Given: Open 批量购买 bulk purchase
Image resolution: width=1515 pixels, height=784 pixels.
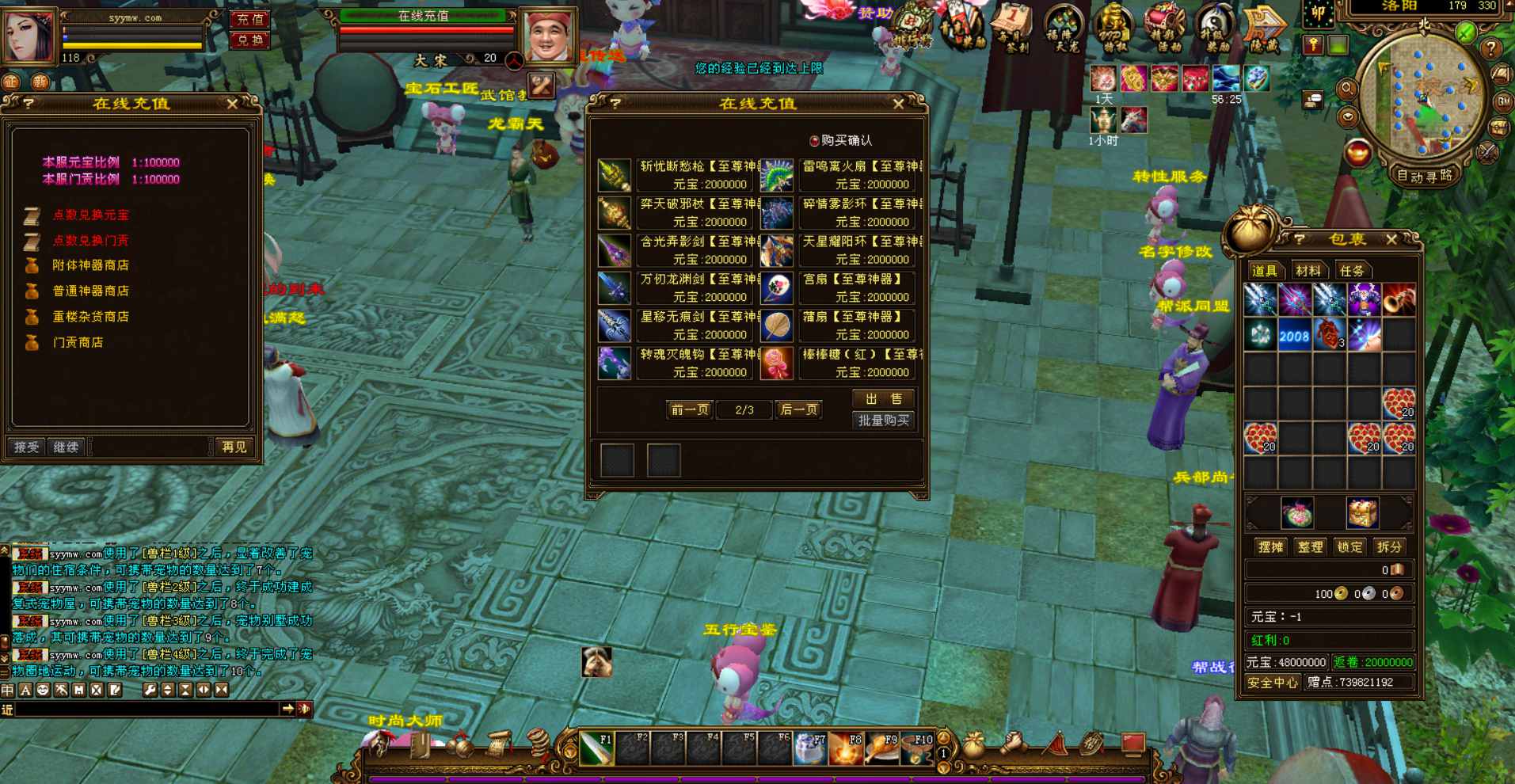Looking at the screenshot, I should point(883,421).
